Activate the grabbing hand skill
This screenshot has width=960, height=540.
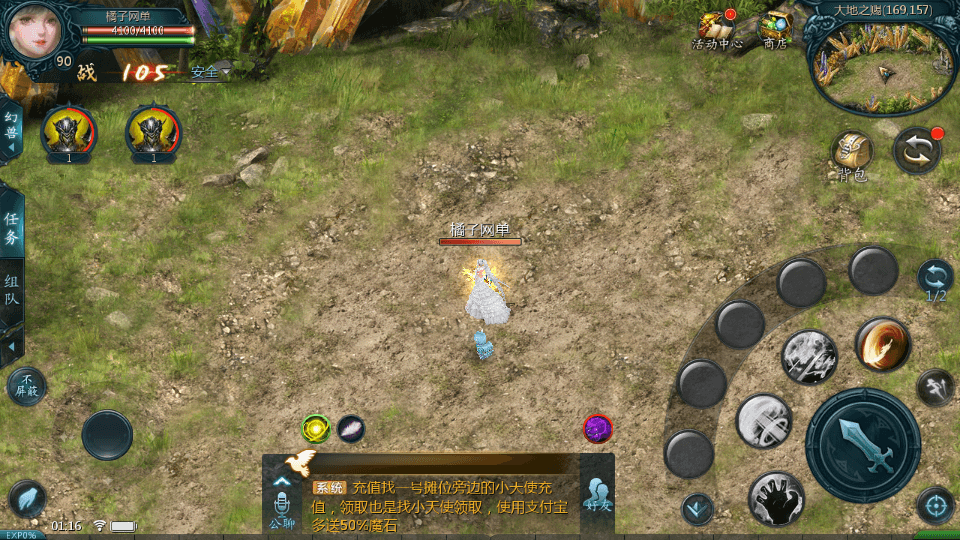tap(776, 498)
